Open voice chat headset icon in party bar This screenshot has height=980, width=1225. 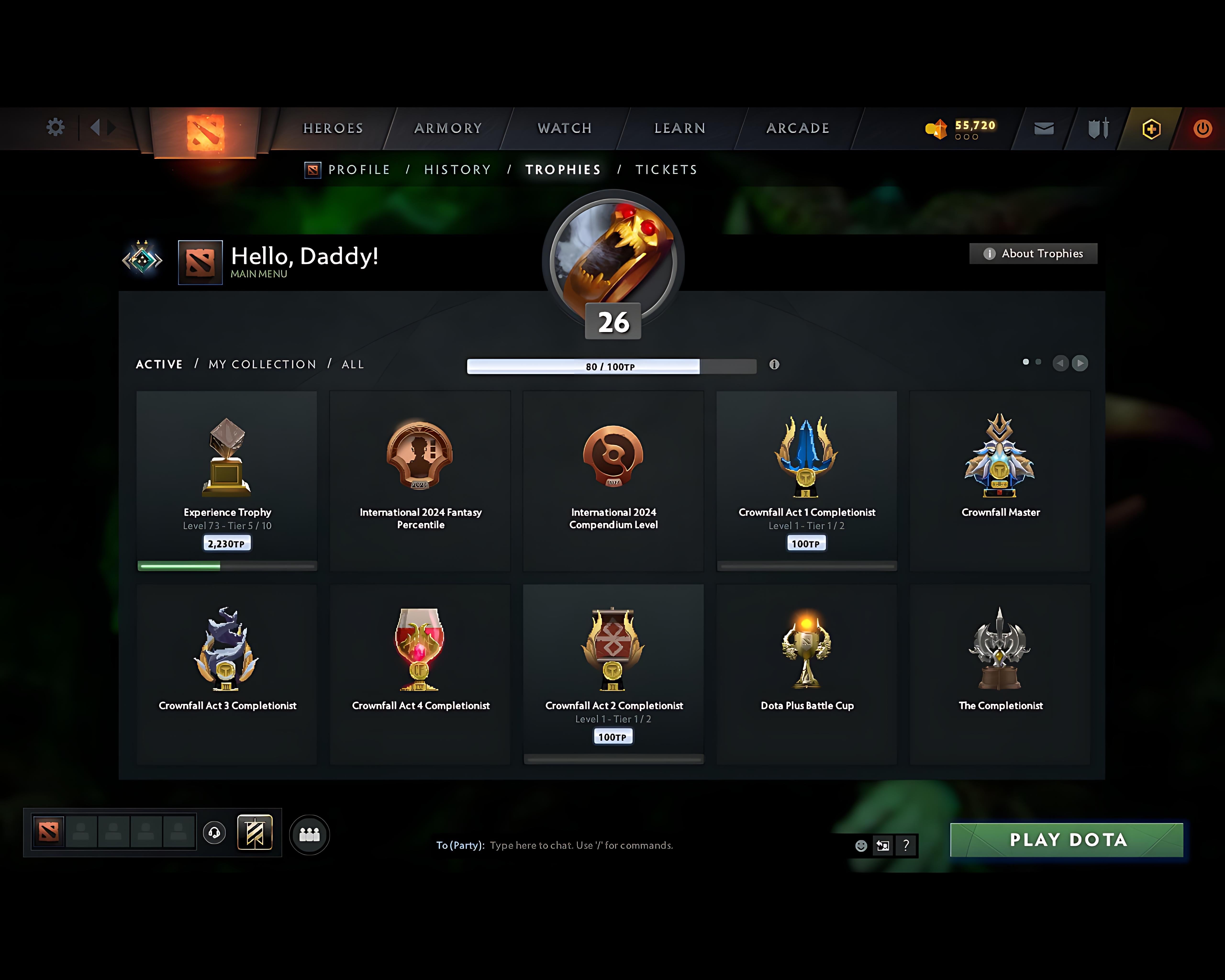point(215,832)
